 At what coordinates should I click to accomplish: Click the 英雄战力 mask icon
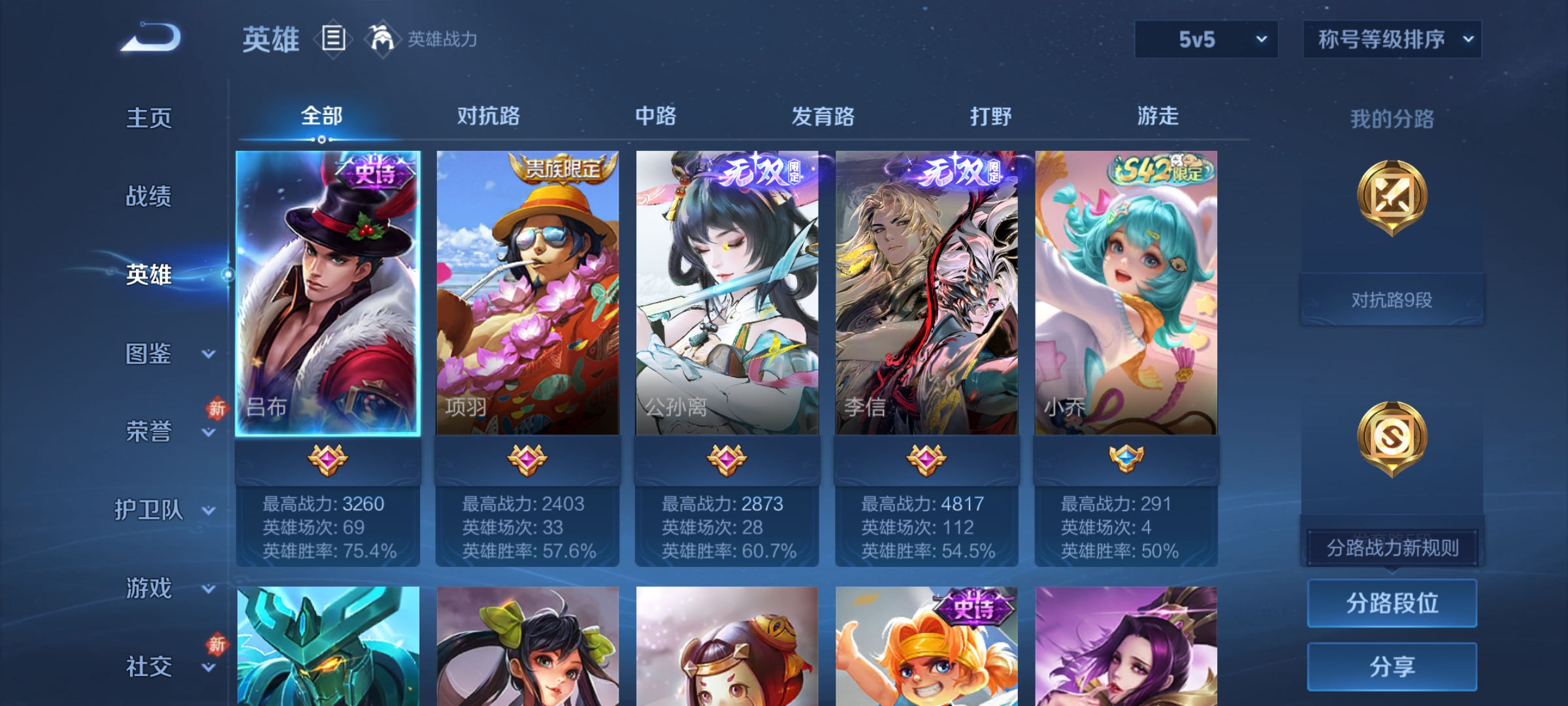(382, 39)
